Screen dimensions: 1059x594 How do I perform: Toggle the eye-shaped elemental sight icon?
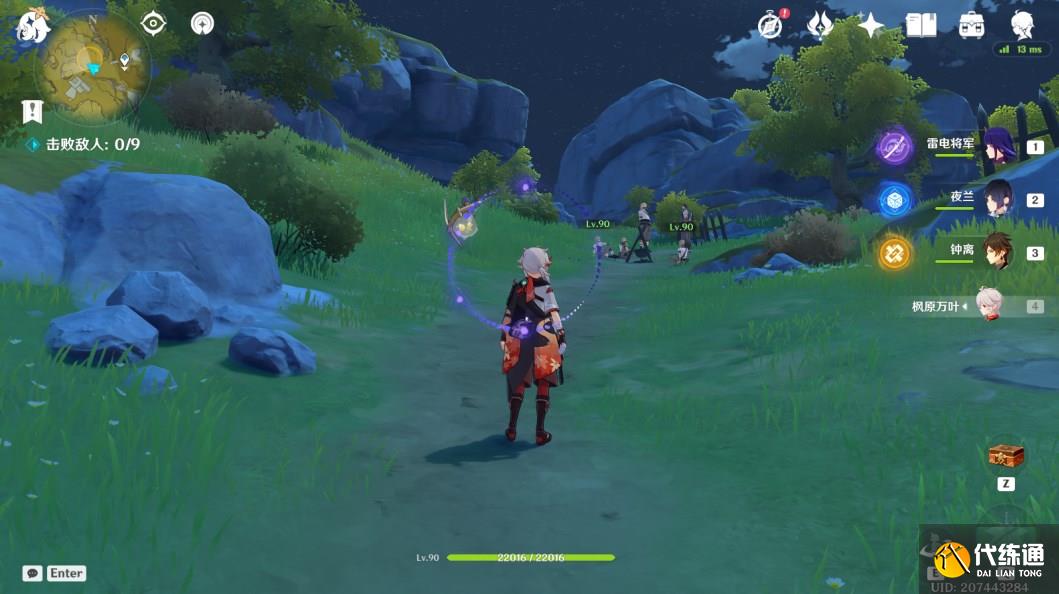[x=153, y=23]
